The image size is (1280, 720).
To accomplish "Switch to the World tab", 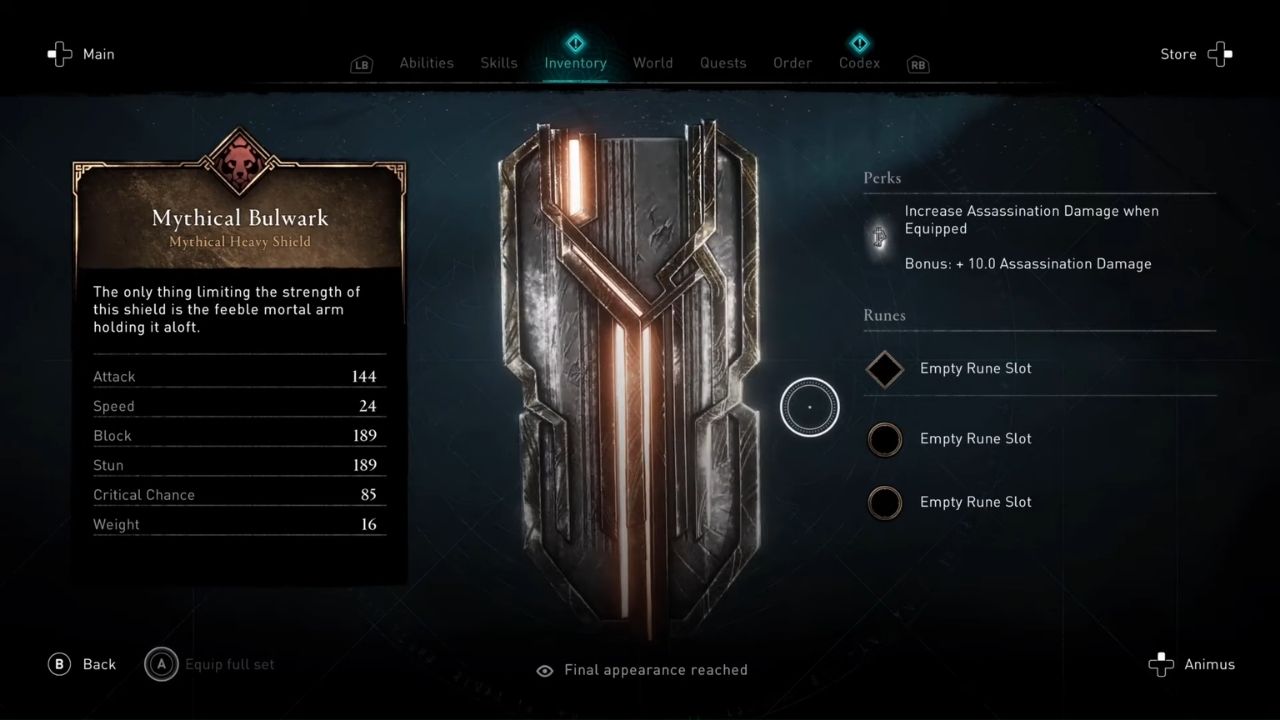I will point(653,62).
